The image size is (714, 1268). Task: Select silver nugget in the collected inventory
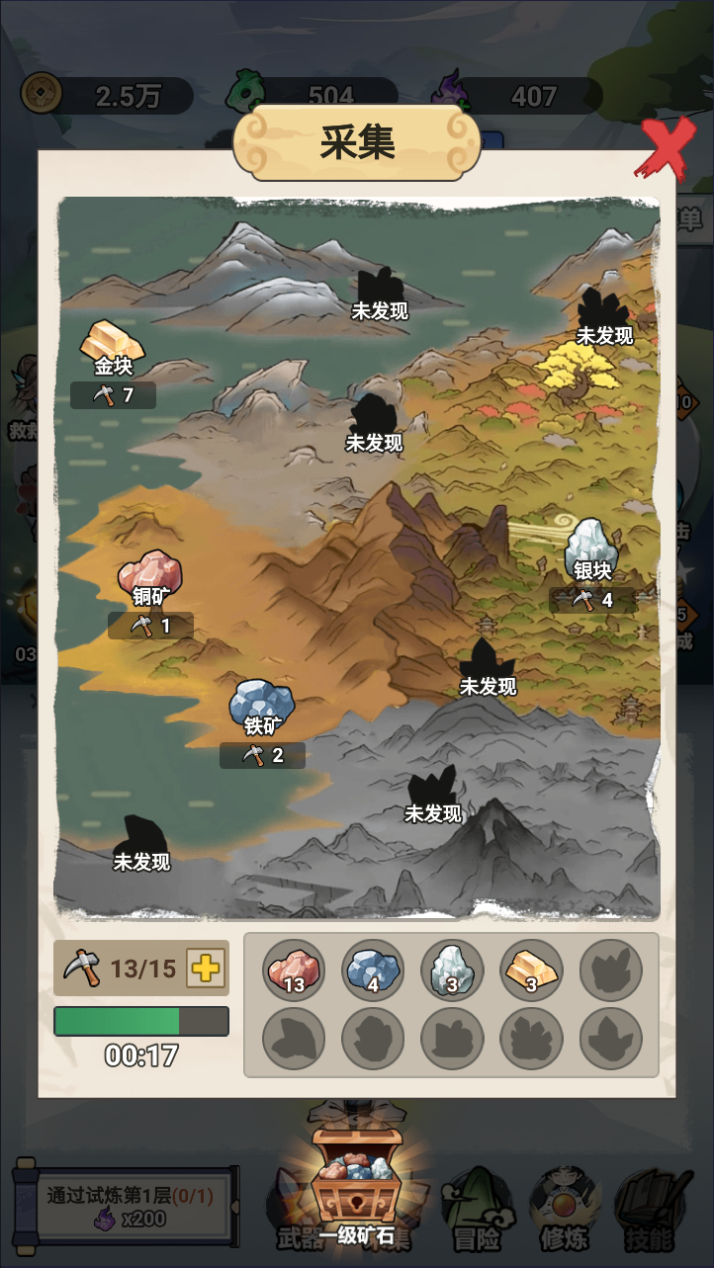coord(452,971)
